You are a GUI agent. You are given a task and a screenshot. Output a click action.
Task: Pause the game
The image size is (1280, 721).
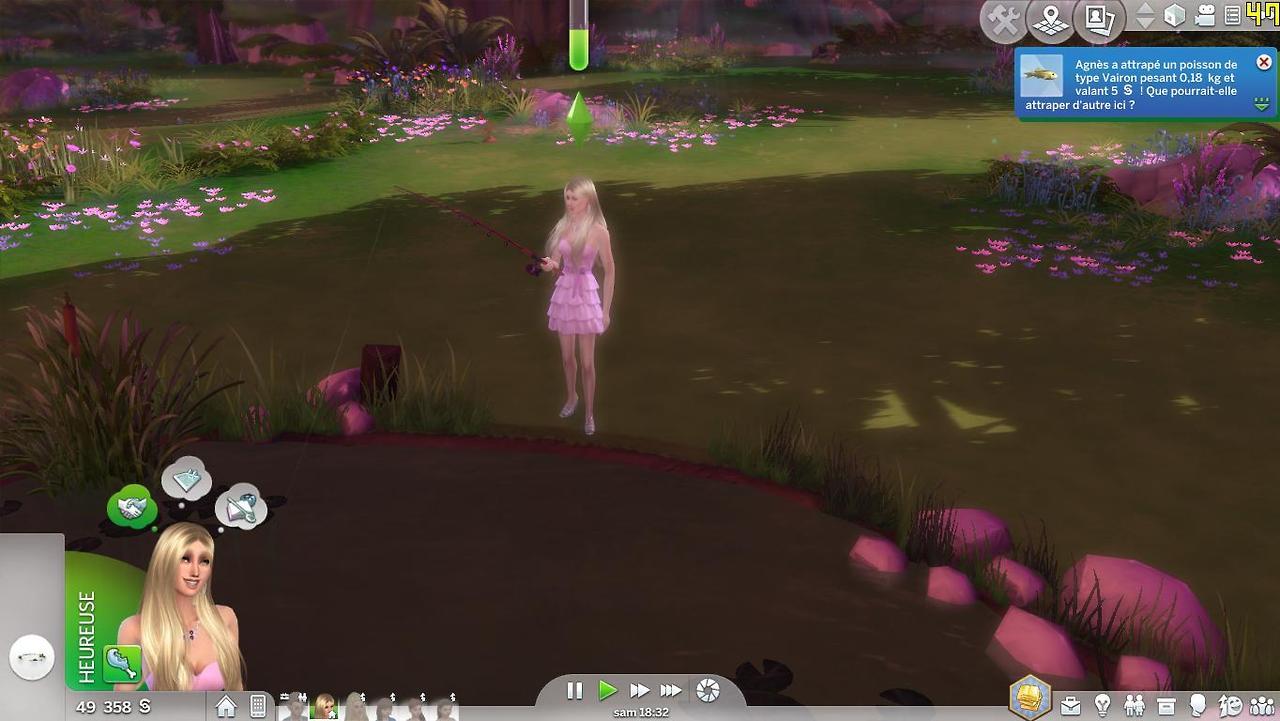(575, 690)
